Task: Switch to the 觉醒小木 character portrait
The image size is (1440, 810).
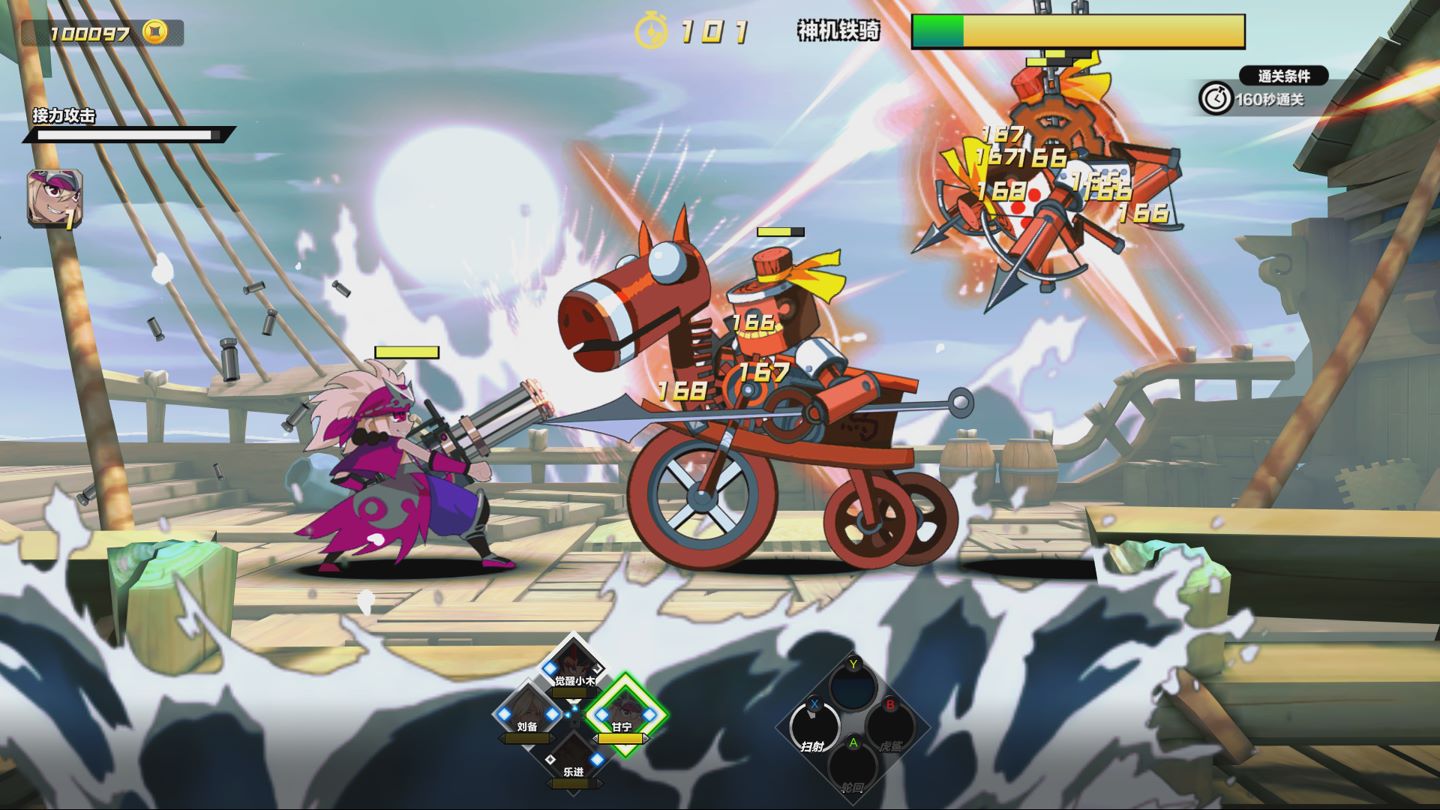Action: (x=574, y=663)
